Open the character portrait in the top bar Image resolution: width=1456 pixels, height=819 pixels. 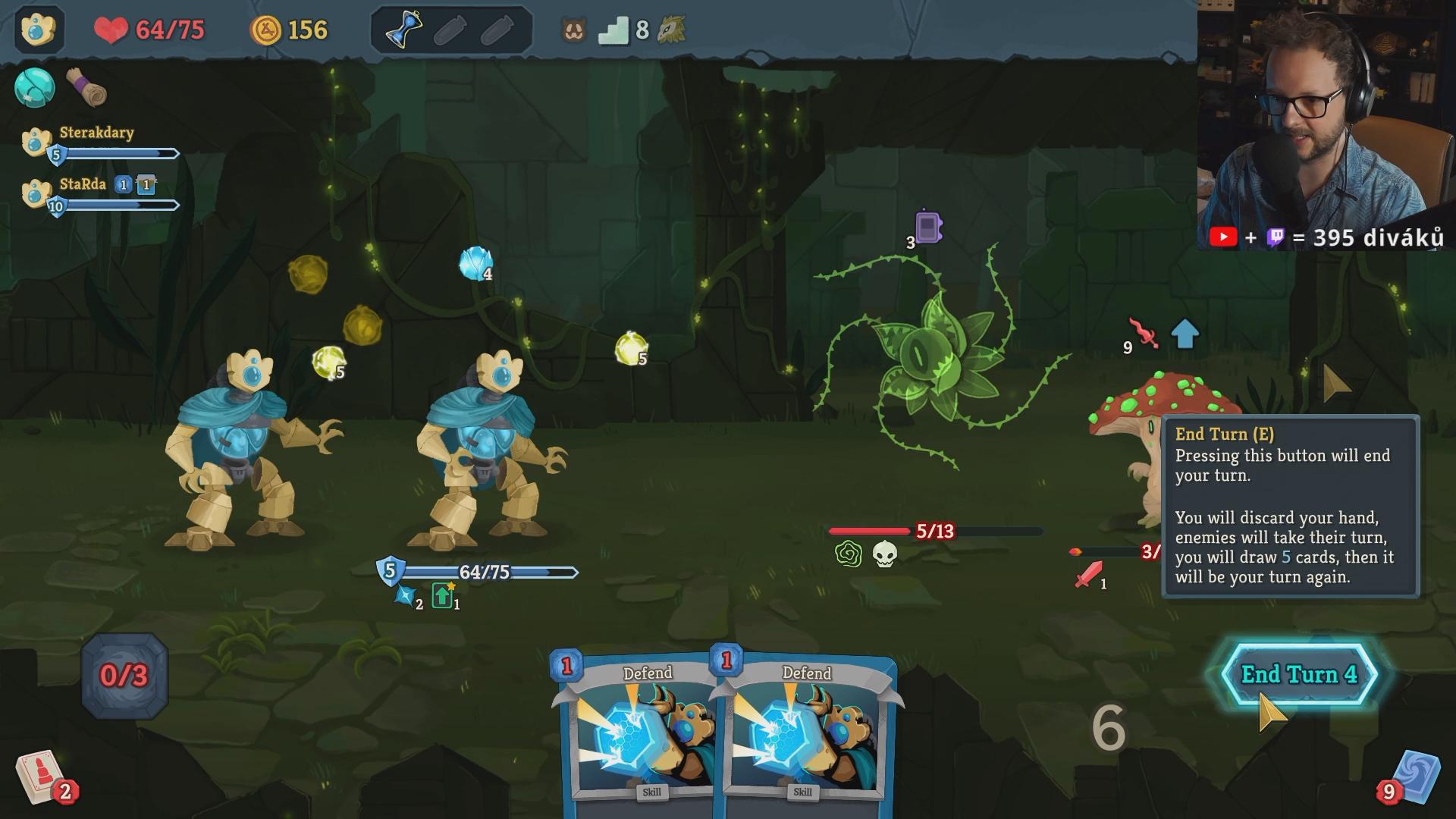coord(38,30)
